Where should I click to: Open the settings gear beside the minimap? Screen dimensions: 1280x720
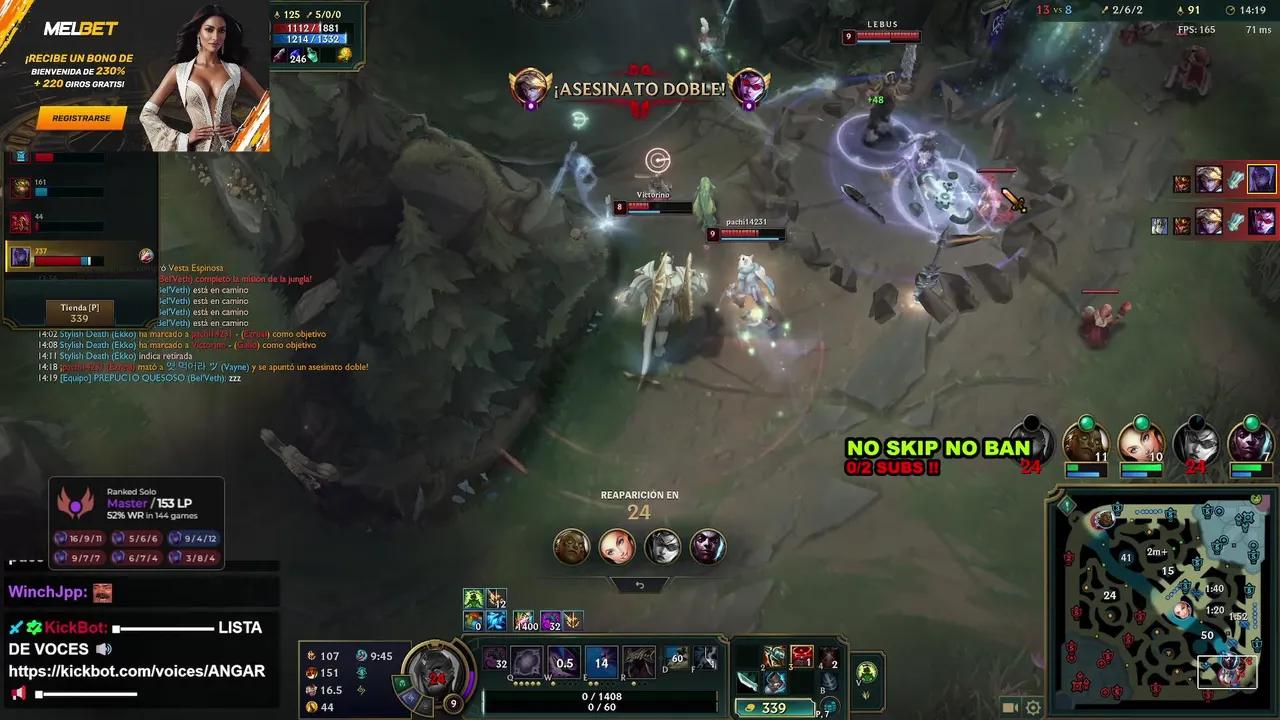pos(1033,707)
